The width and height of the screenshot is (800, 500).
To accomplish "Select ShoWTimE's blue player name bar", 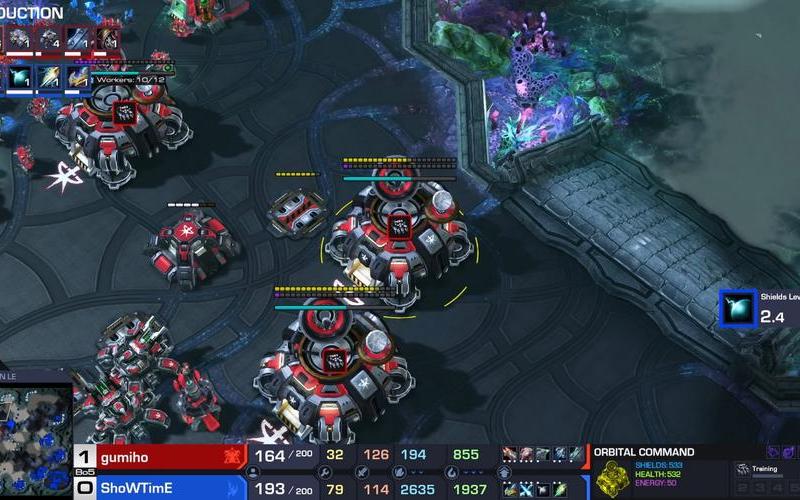I will click(160, 488).
